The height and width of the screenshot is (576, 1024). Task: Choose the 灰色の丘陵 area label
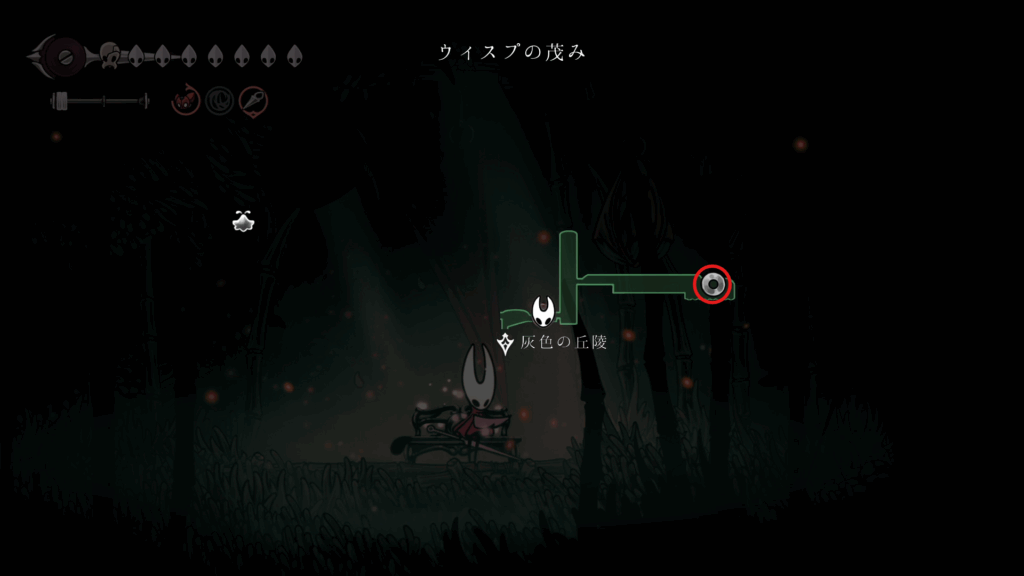pyautogui.click(x=563, y=344)
